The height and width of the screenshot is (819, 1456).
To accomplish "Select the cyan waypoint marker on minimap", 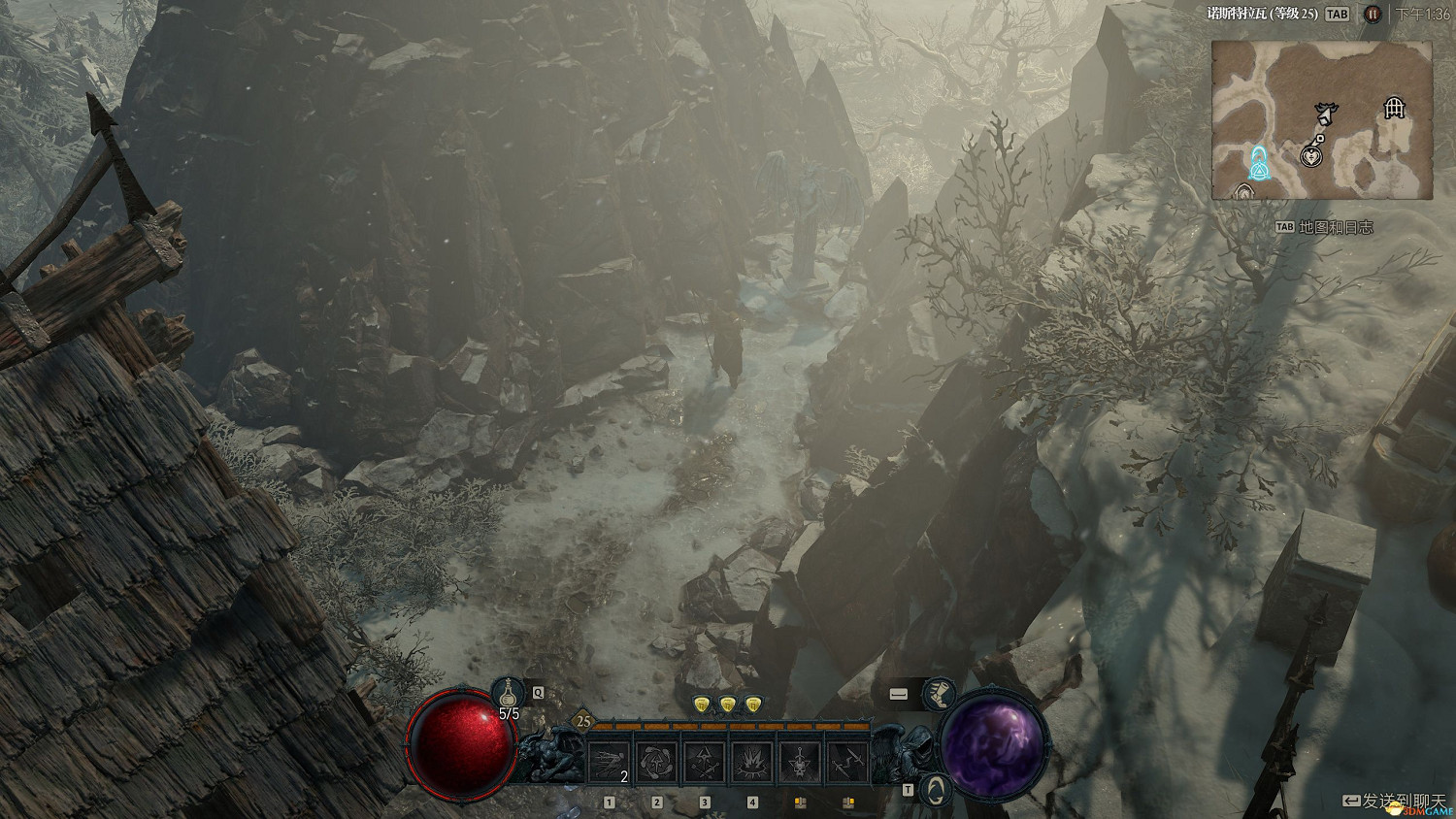I will pyautogui.click(x=1260, y=165).
